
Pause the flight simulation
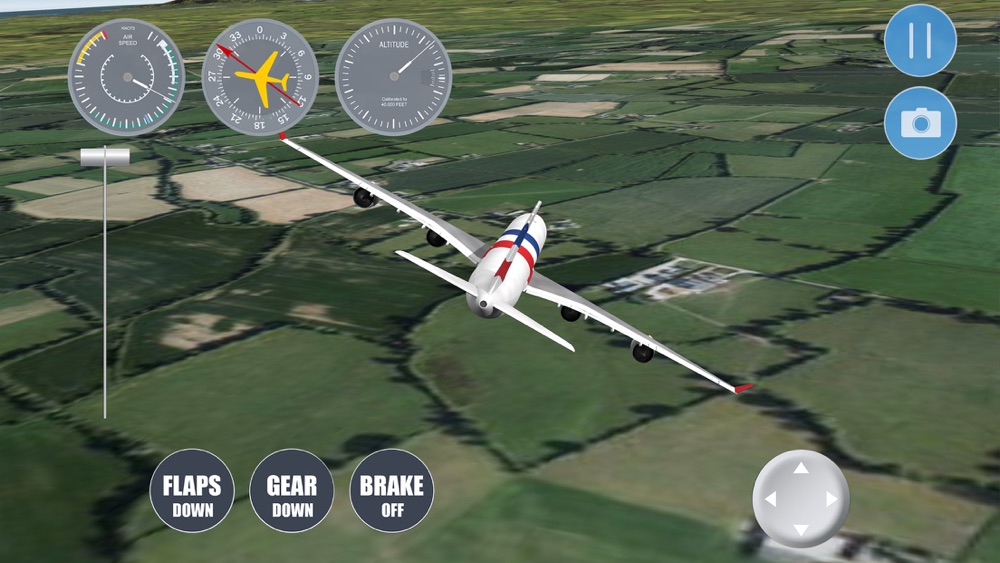[920, 41]
